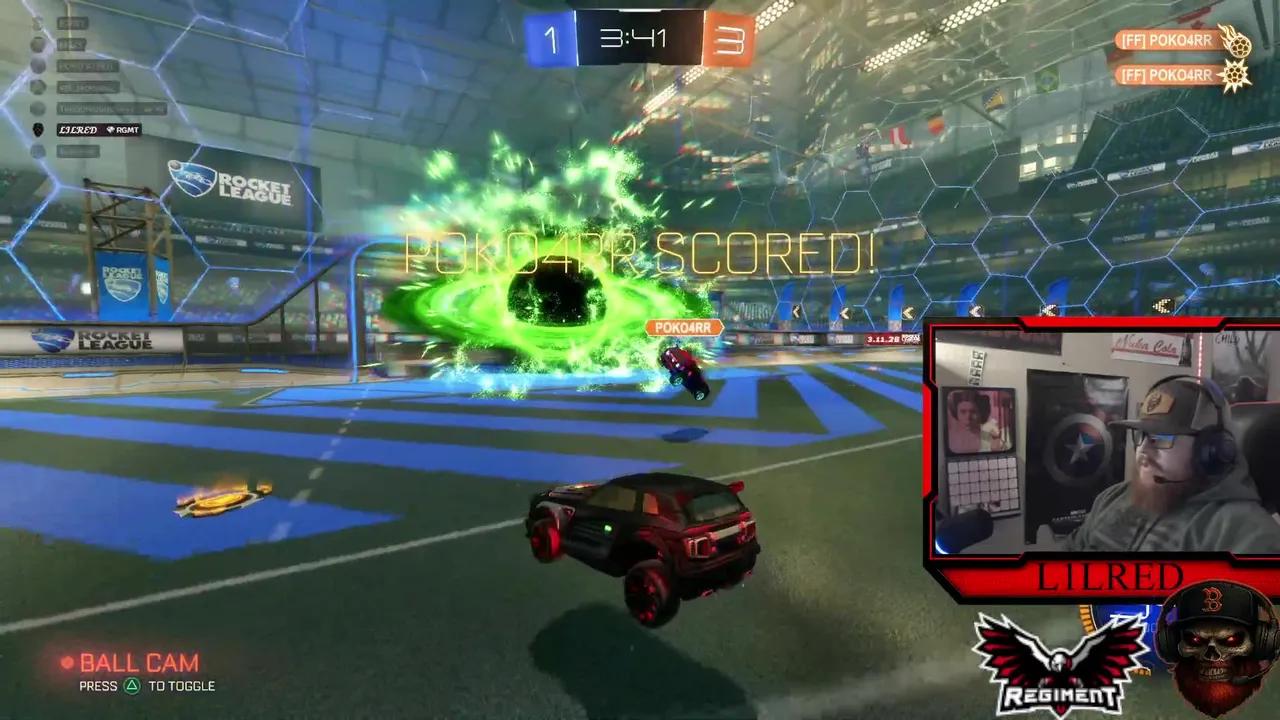Image resolution: width=1280 pixels, height=720 pixels.
Task: Click the black skull avatar beside LILRED
Action: click(37, 128)
